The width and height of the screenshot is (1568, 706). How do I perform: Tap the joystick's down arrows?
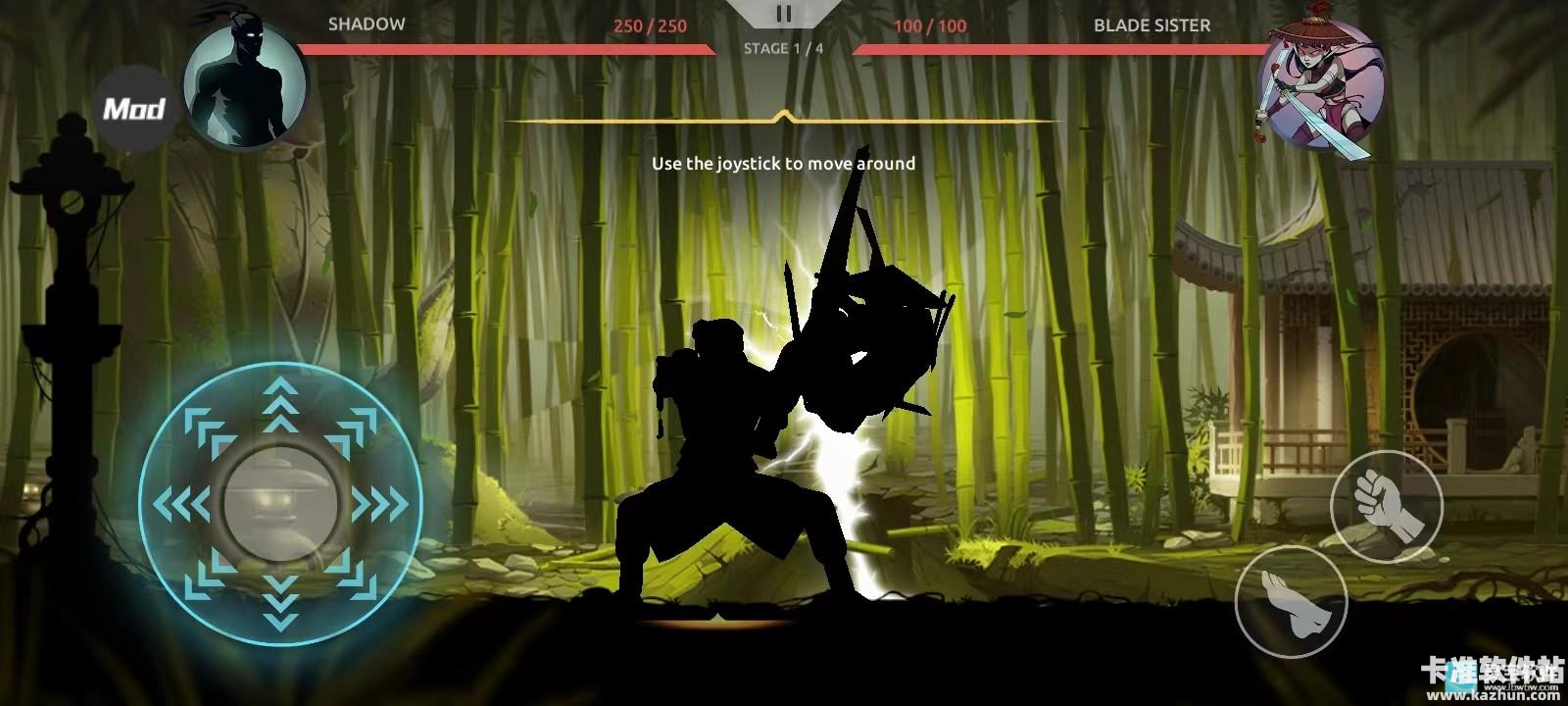[281, 600]
